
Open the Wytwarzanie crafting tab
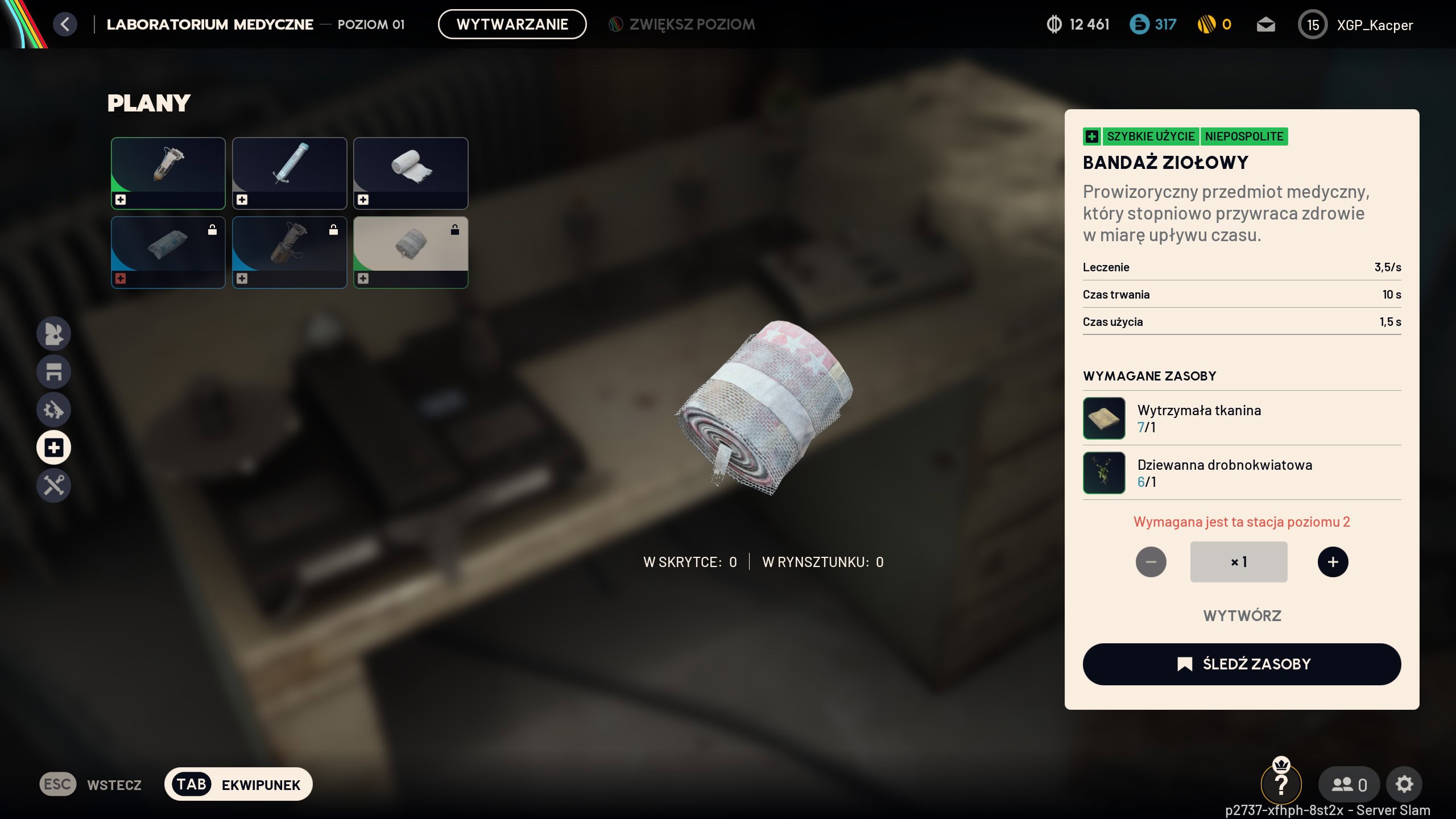pos(512,24)
